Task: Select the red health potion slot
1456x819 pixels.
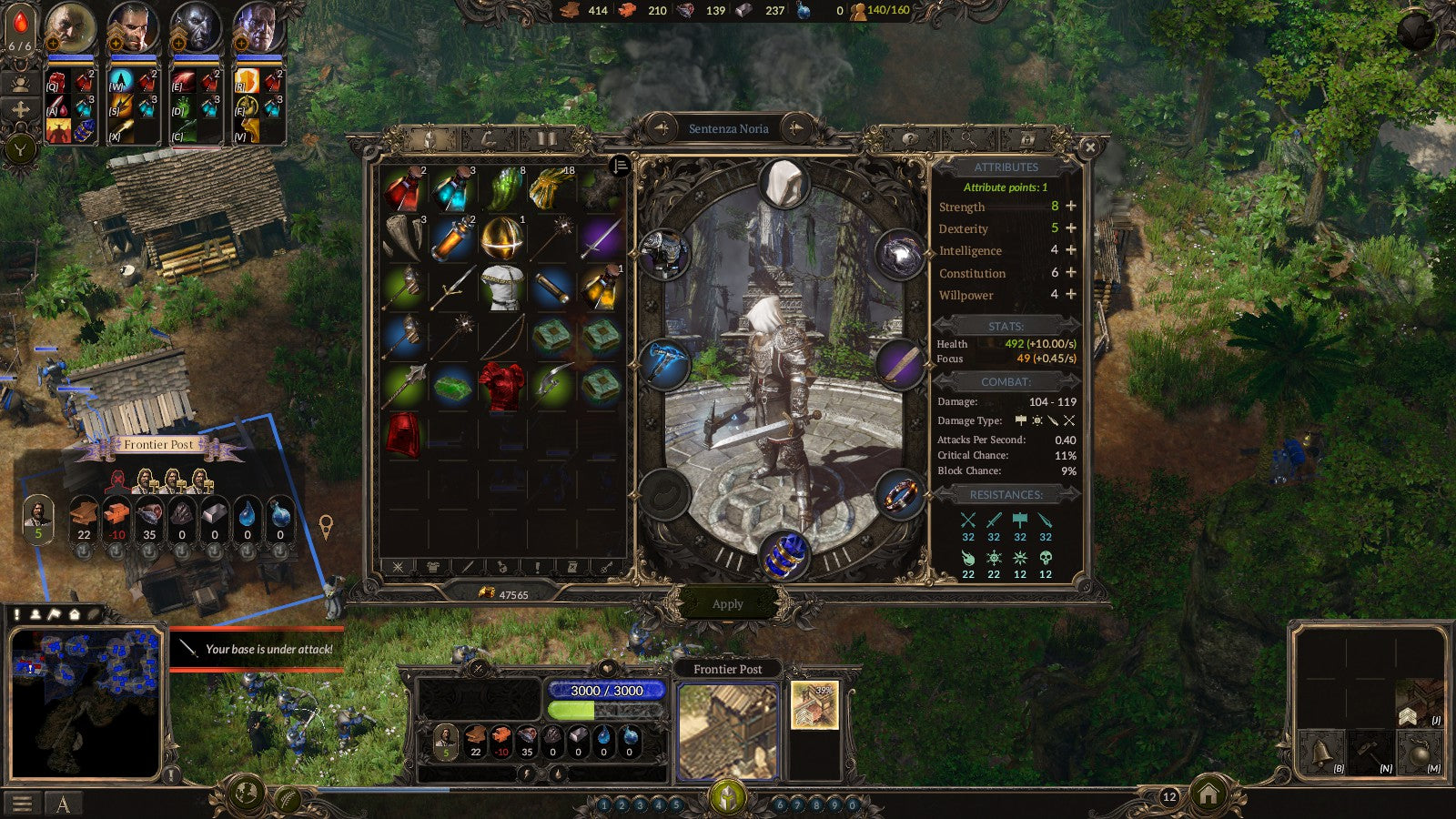Action: (x=403, y=189)
